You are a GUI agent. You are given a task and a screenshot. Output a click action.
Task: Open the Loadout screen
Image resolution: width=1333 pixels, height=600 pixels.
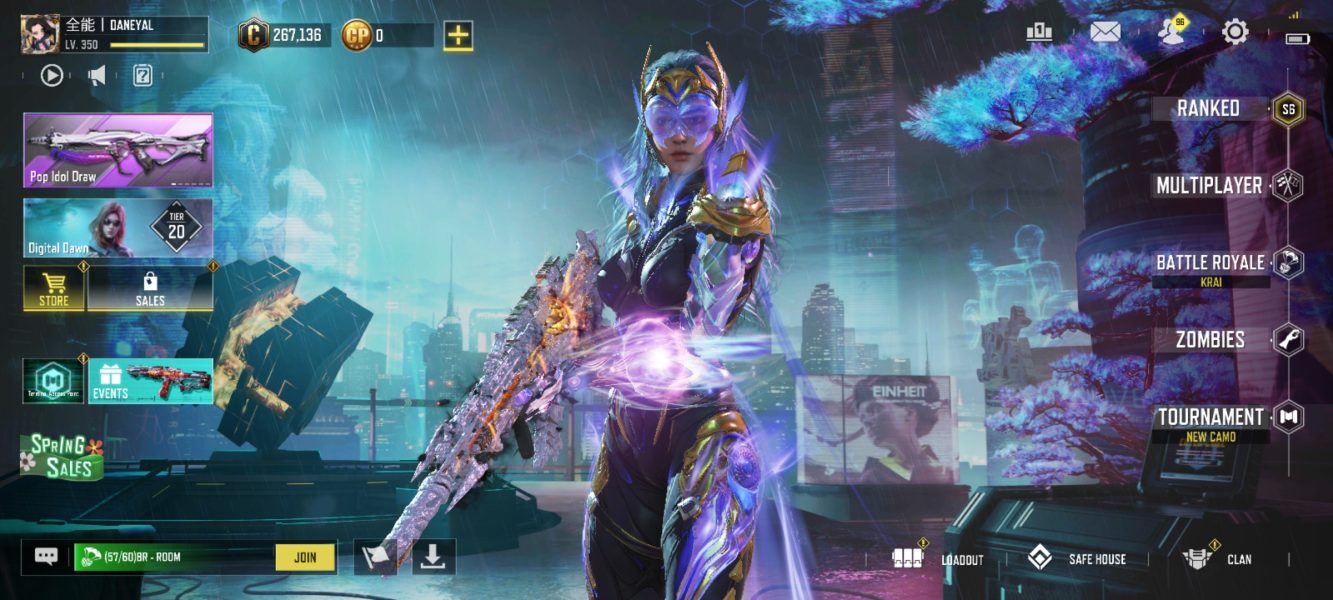pos(942,559)
